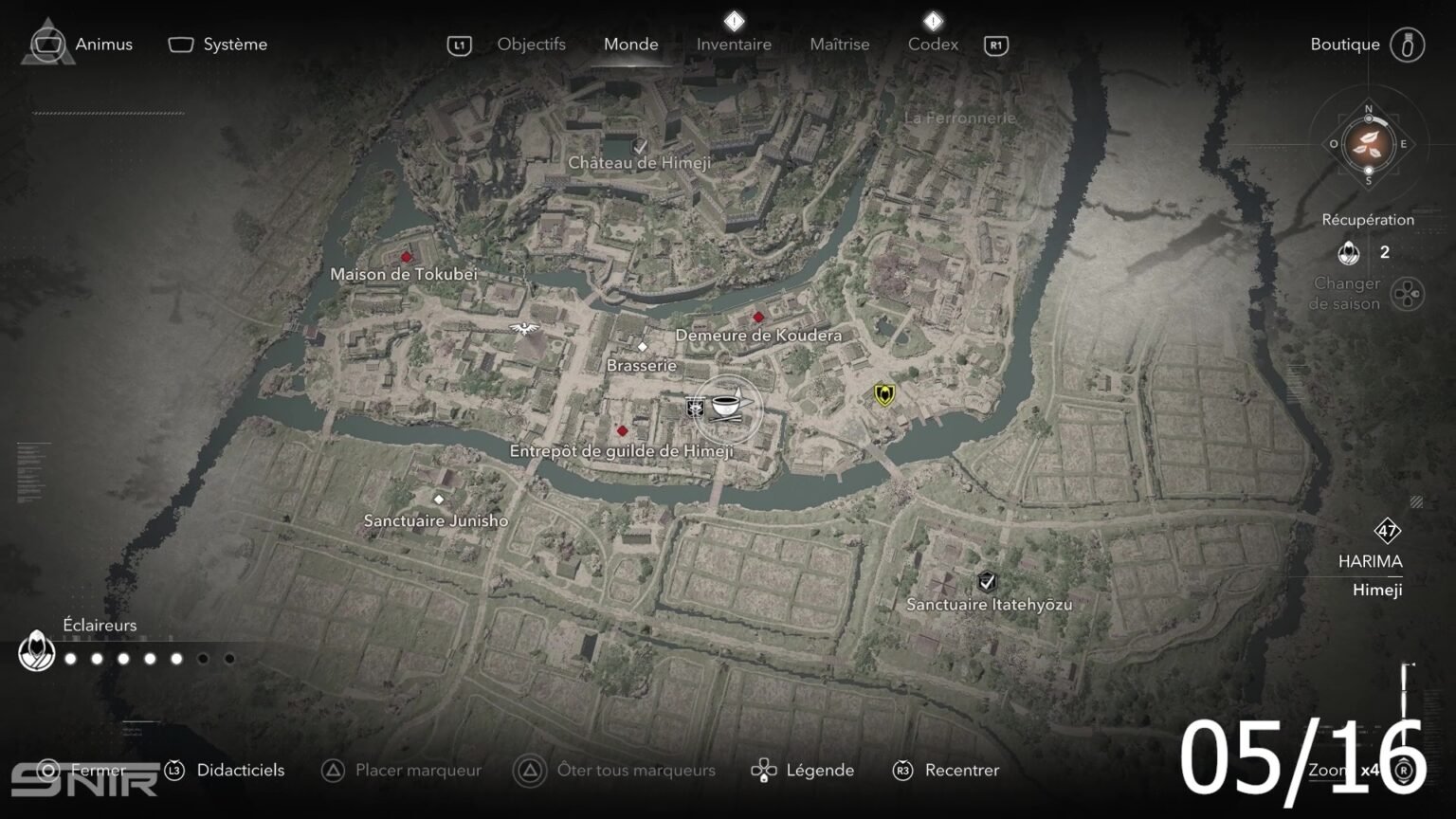
Task: Click the red marker at Maison de Tokubei
Action: pos(405,257)
